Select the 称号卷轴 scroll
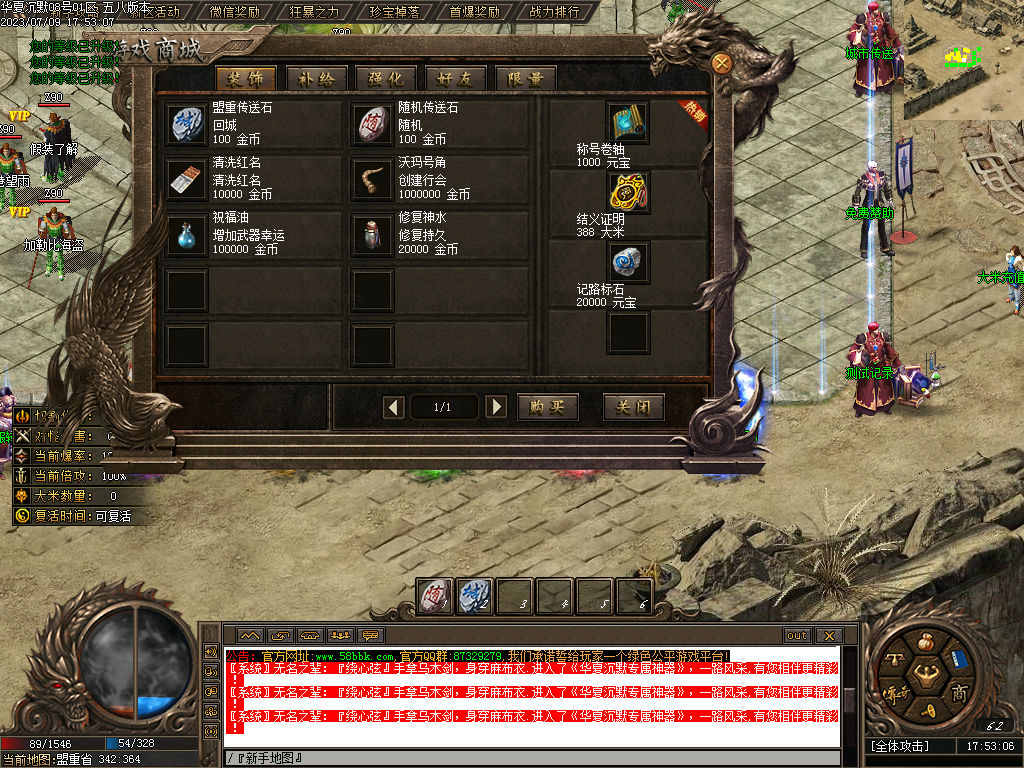The image size is (1024, 768). click(x=628, y=122)
